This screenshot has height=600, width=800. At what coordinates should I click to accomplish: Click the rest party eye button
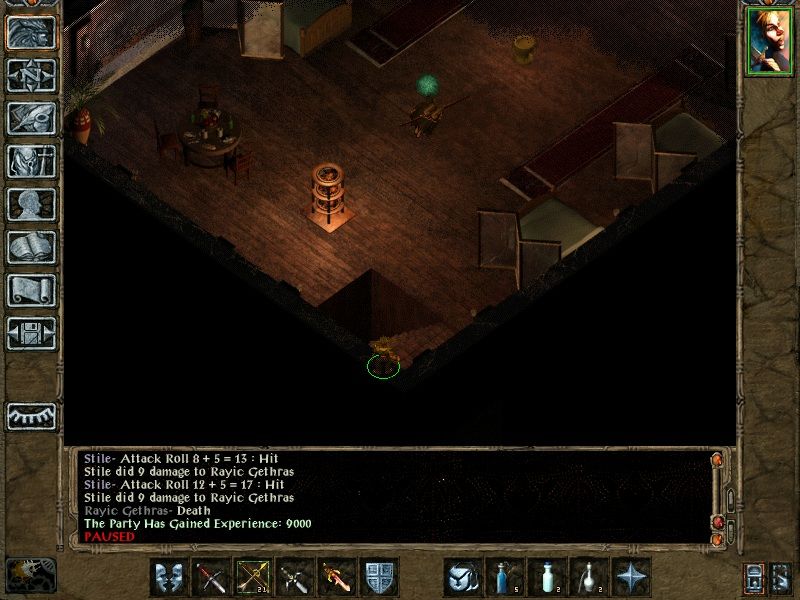coord(31,416)
